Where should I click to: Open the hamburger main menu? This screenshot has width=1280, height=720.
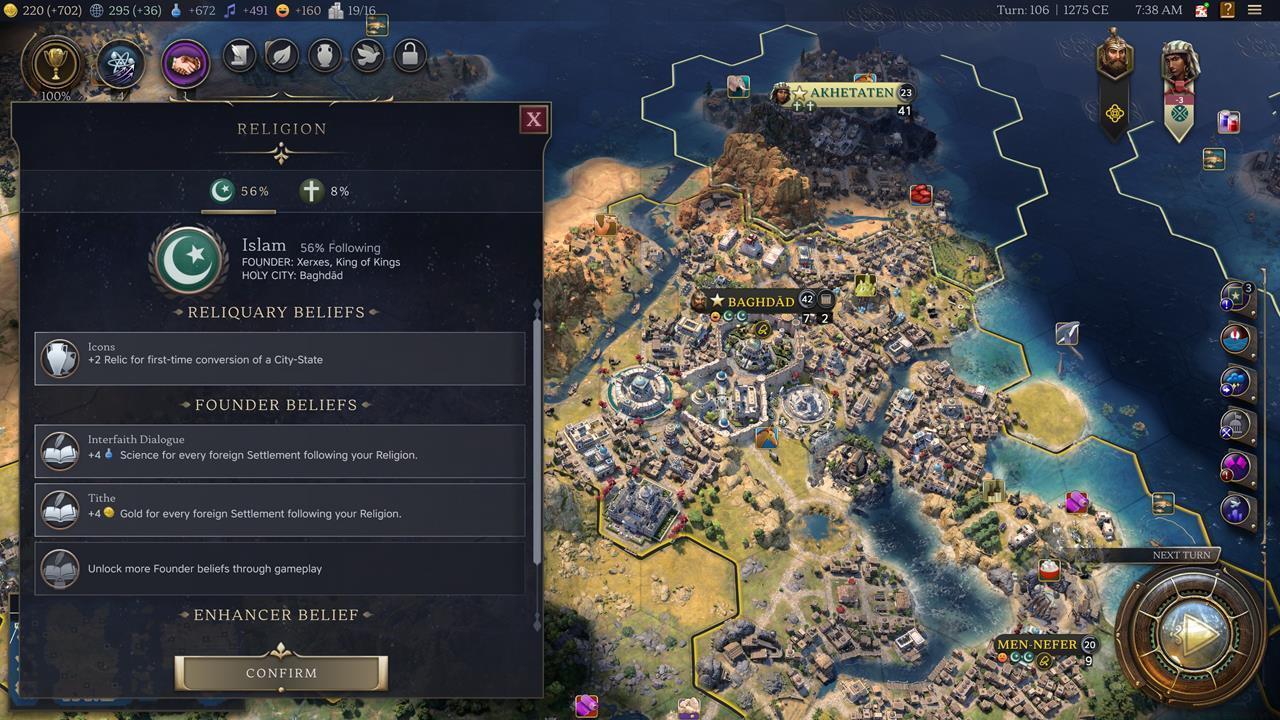point(1254,11)
